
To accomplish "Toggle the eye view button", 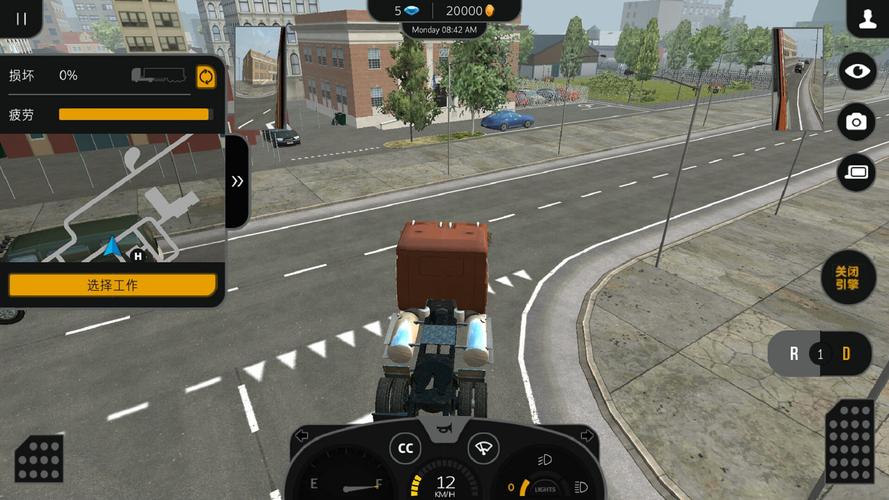I will coord(856,71).
